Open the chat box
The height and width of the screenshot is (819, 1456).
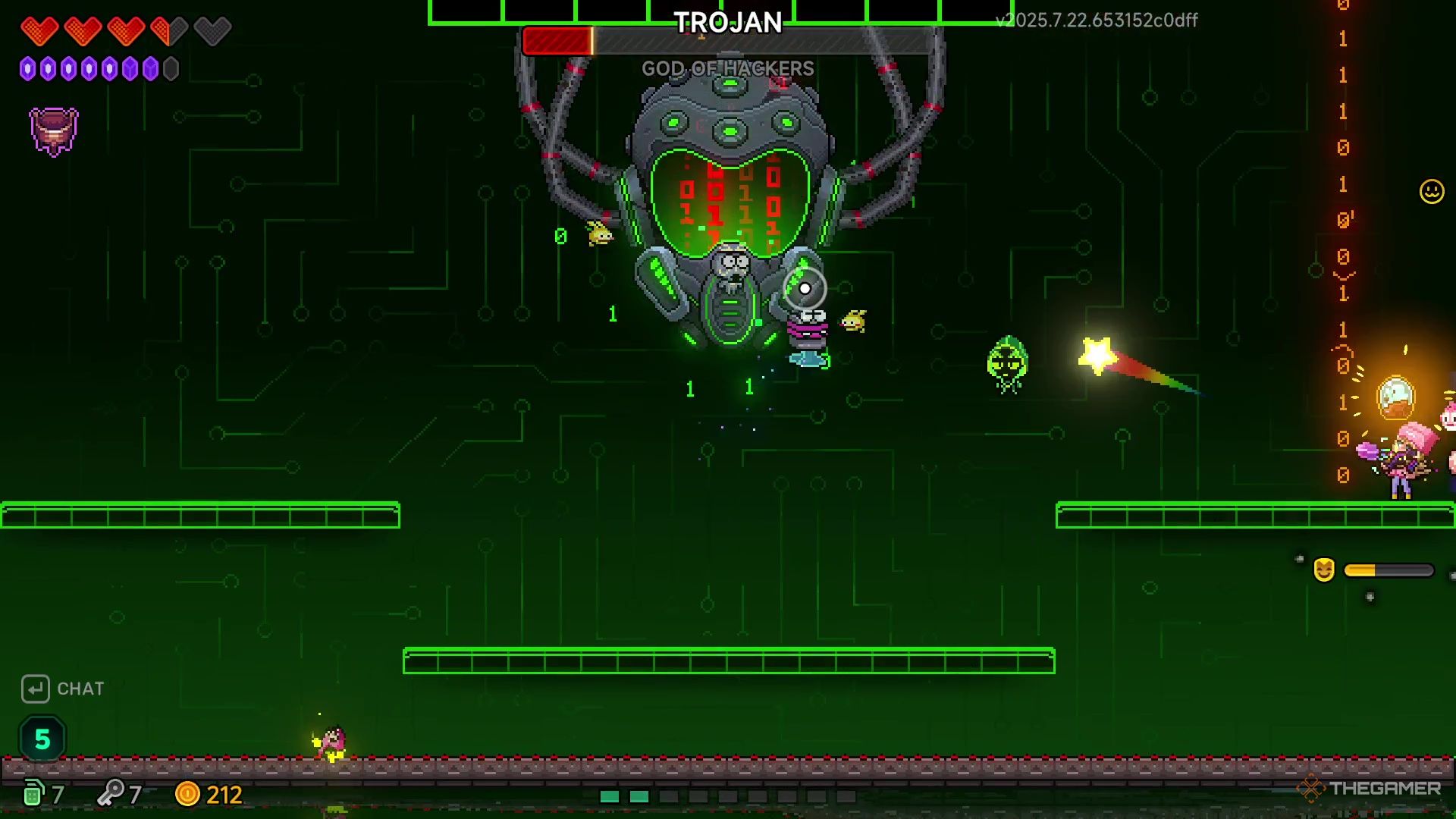(63, 689)
